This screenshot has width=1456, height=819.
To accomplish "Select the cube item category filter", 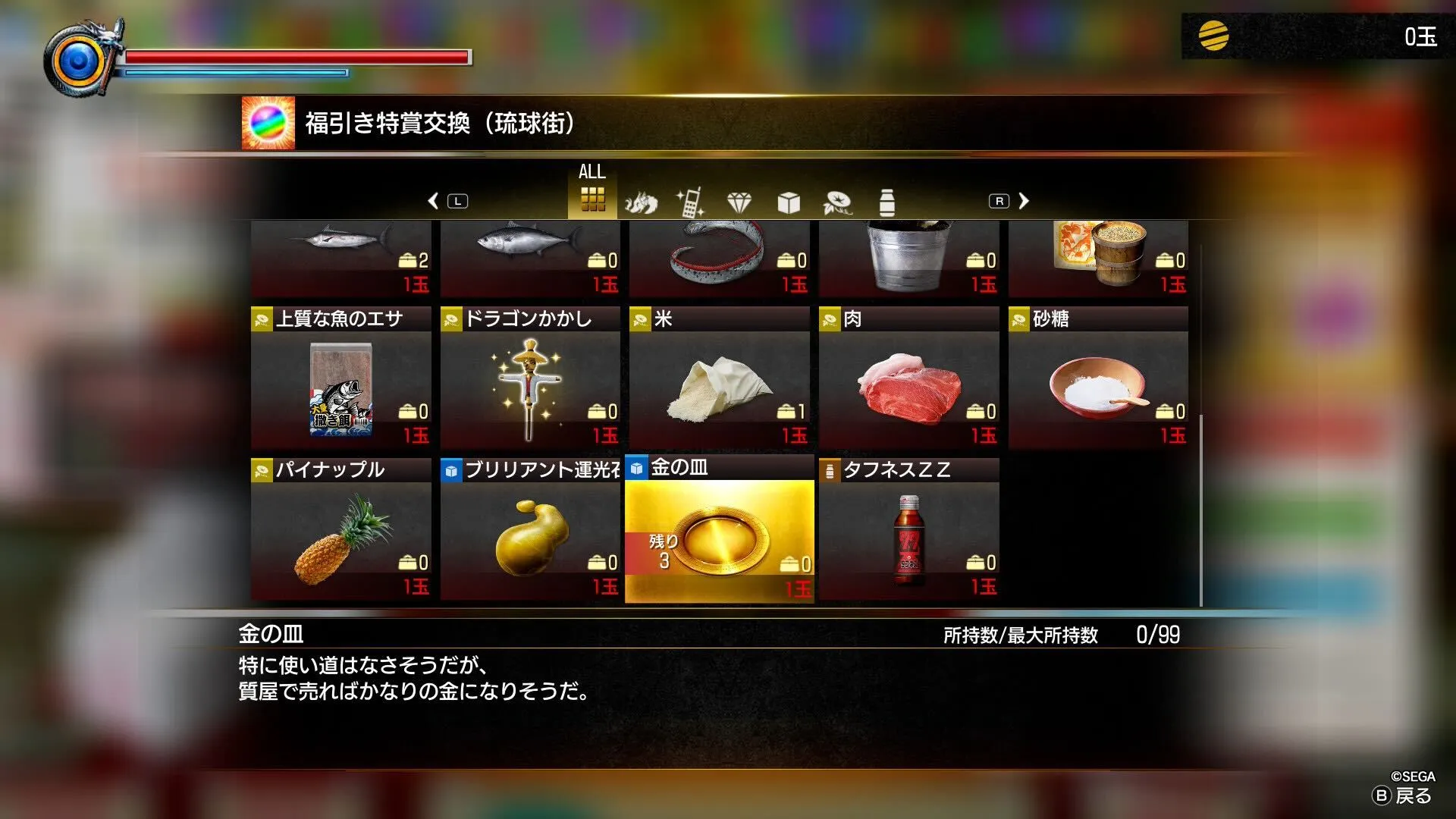I will (789, 201).
